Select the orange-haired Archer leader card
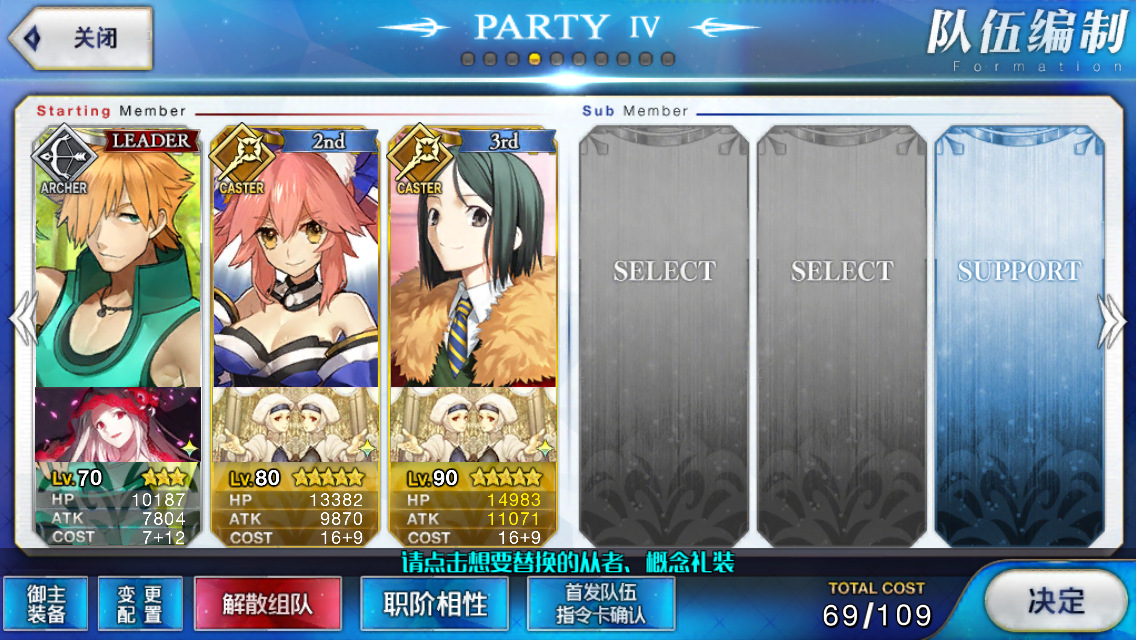 coord(118,260)
